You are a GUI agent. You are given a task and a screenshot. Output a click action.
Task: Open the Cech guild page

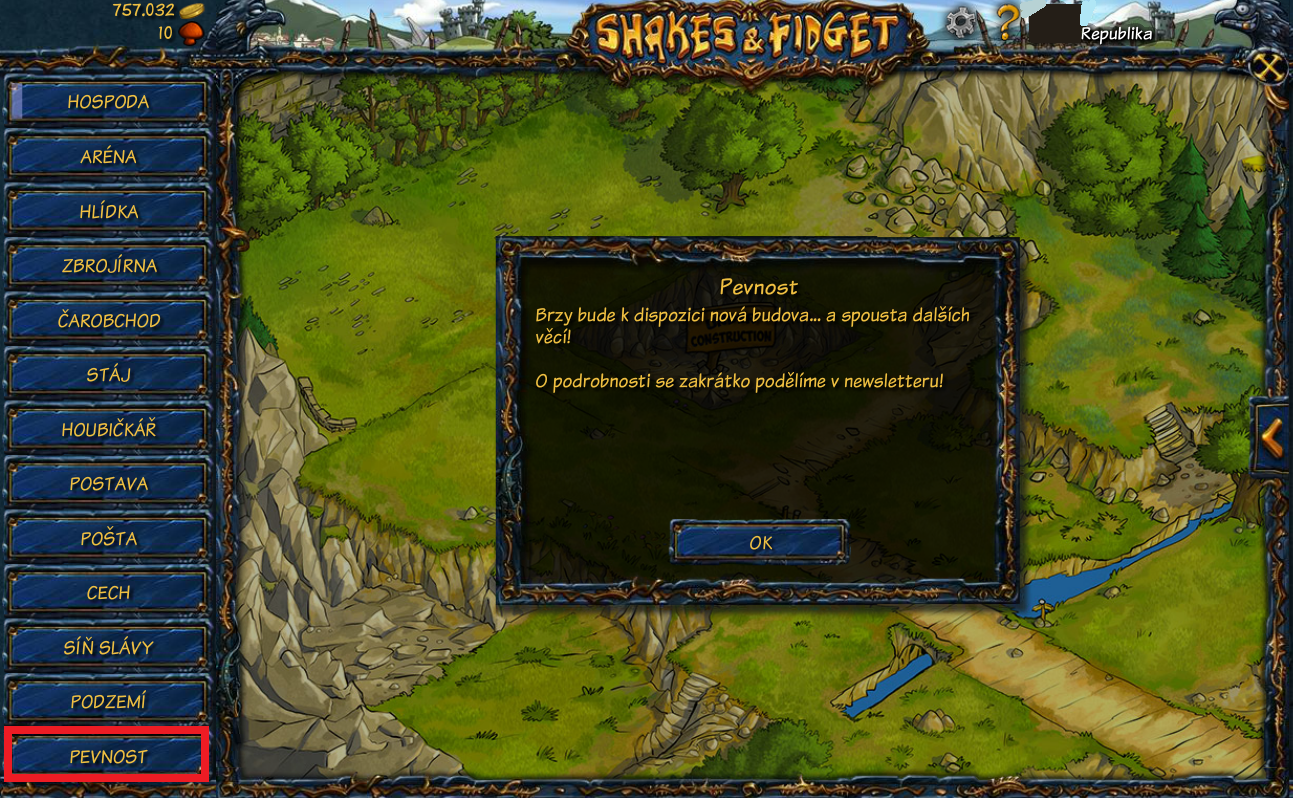pos(108,593)
